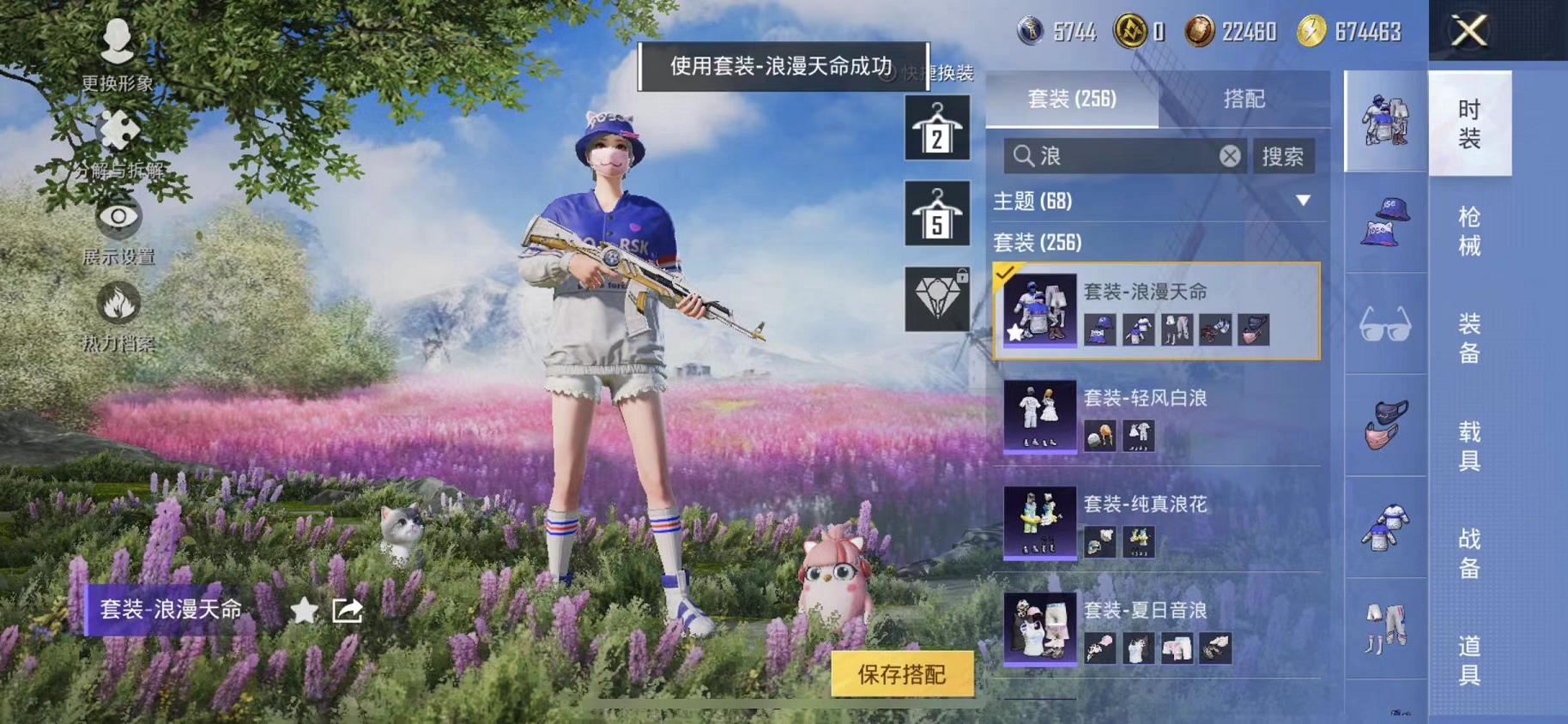Open 展示设置 display settings
Viewport: 1568px width, 724px height.
coord(118,219)
